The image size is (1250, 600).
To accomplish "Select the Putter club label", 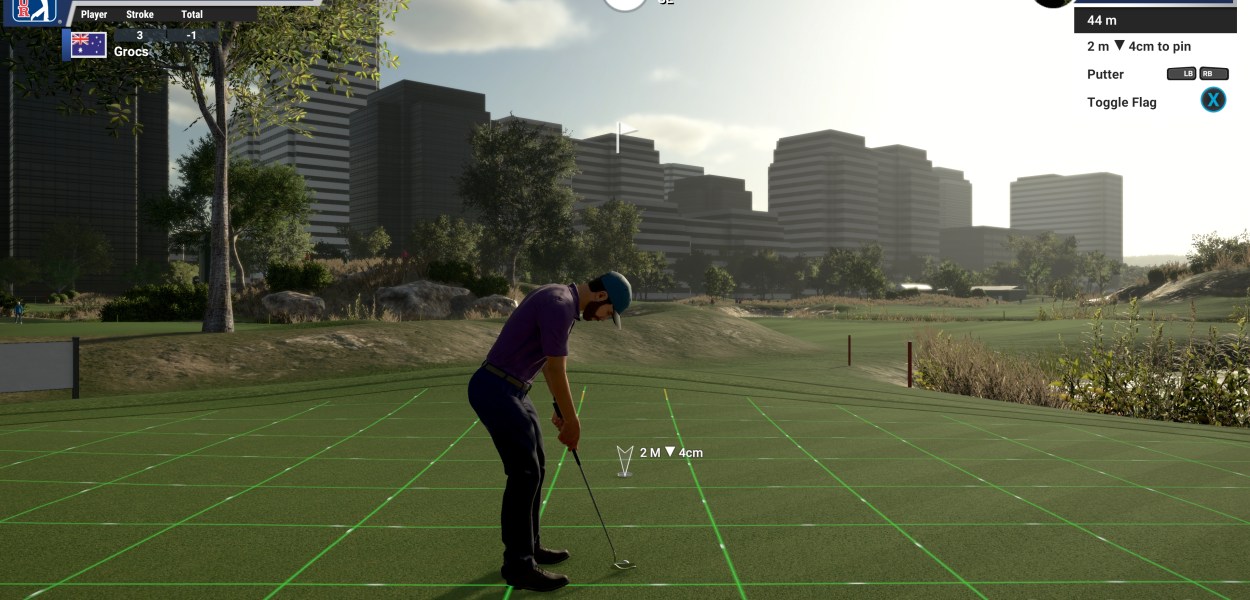I will click(x=1105, y=74).
